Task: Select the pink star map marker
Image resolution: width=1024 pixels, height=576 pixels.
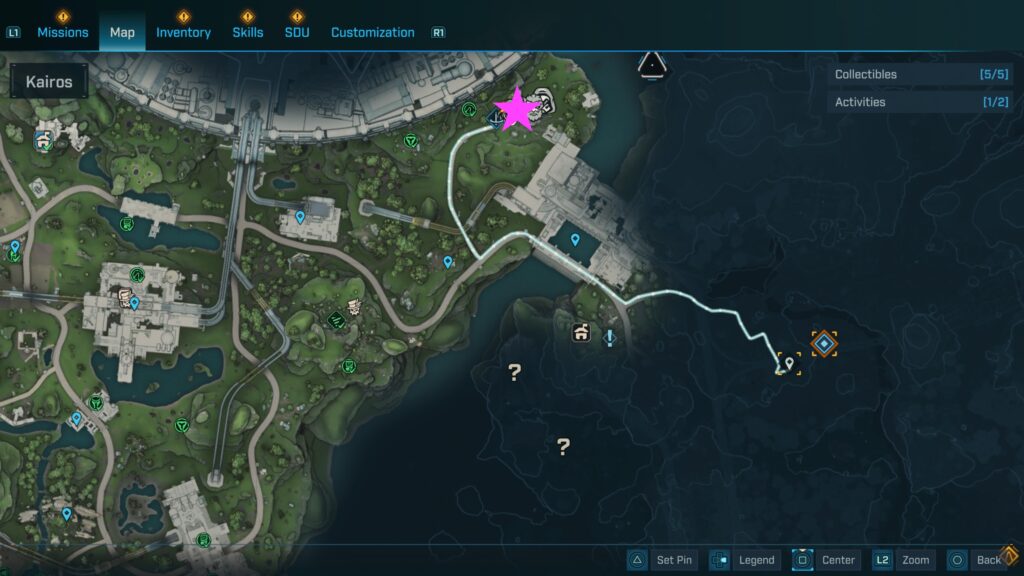Action: click(x=517, y=110)
